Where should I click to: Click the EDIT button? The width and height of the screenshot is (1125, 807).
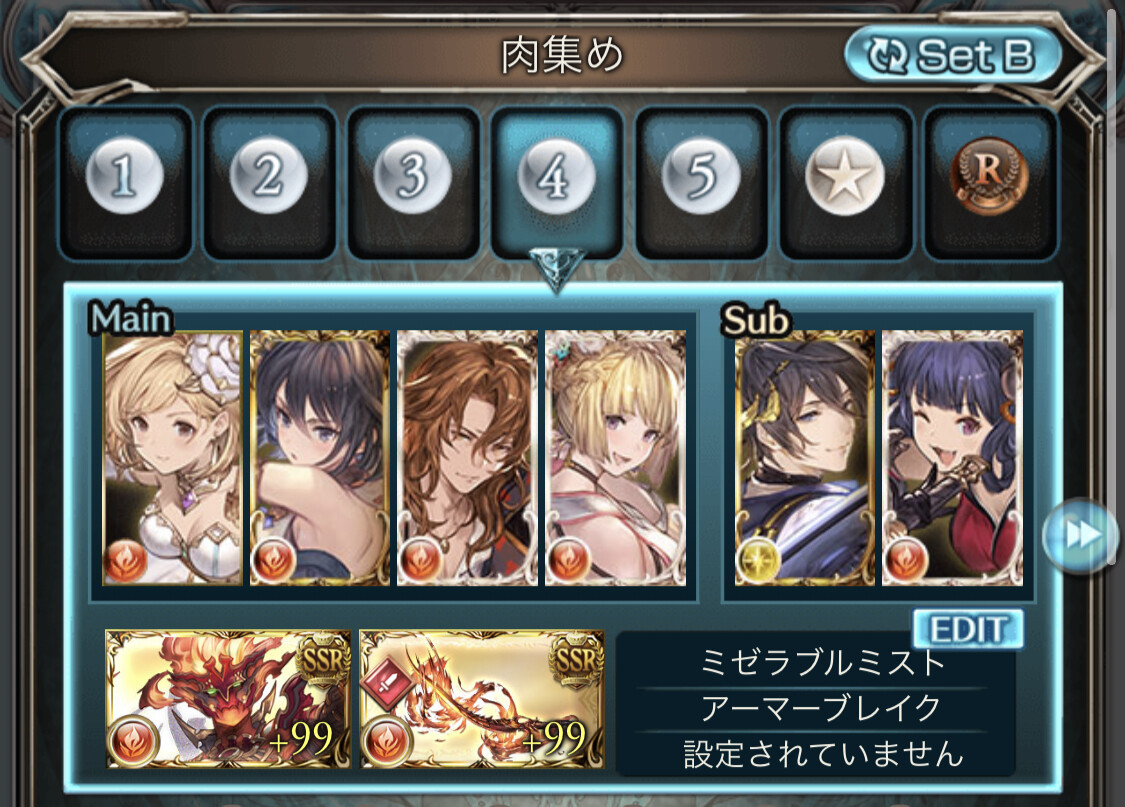click(x=967, y=629)
